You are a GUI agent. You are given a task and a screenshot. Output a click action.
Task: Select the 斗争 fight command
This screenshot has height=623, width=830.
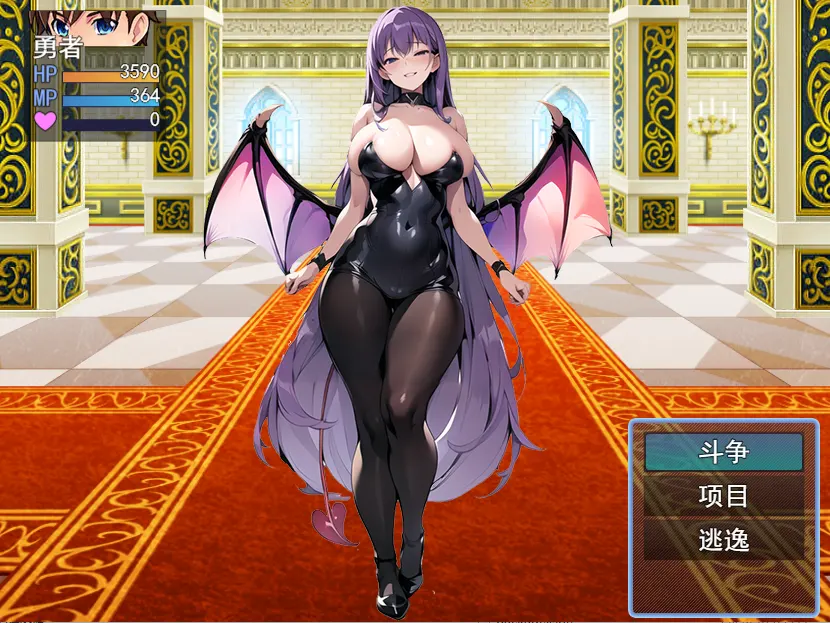click(723, 452)
